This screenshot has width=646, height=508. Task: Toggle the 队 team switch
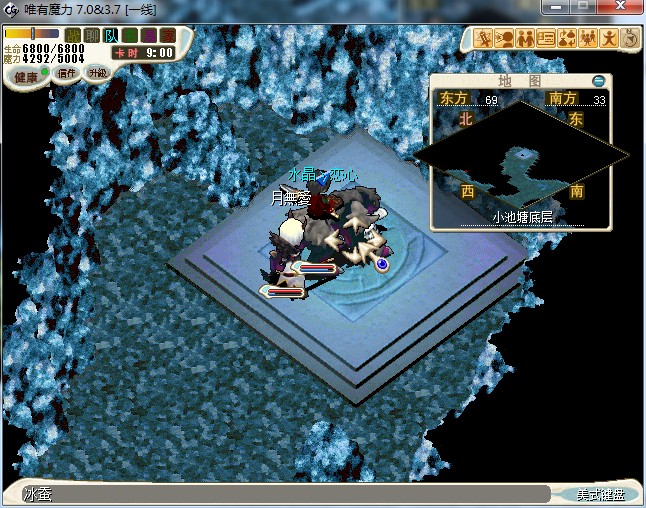point(110,36)
